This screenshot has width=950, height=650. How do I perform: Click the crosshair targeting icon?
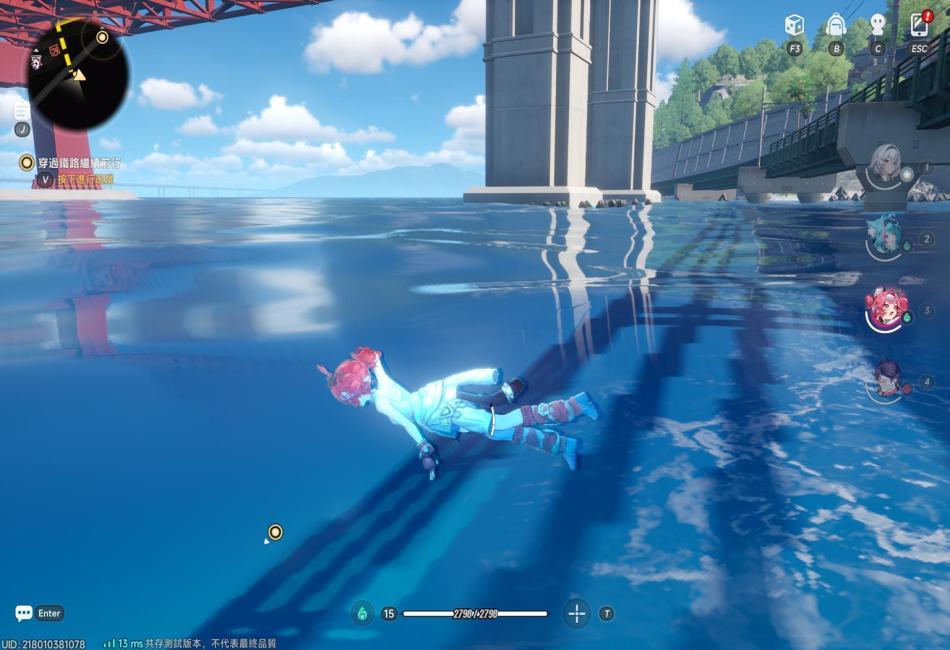[576, 613]
